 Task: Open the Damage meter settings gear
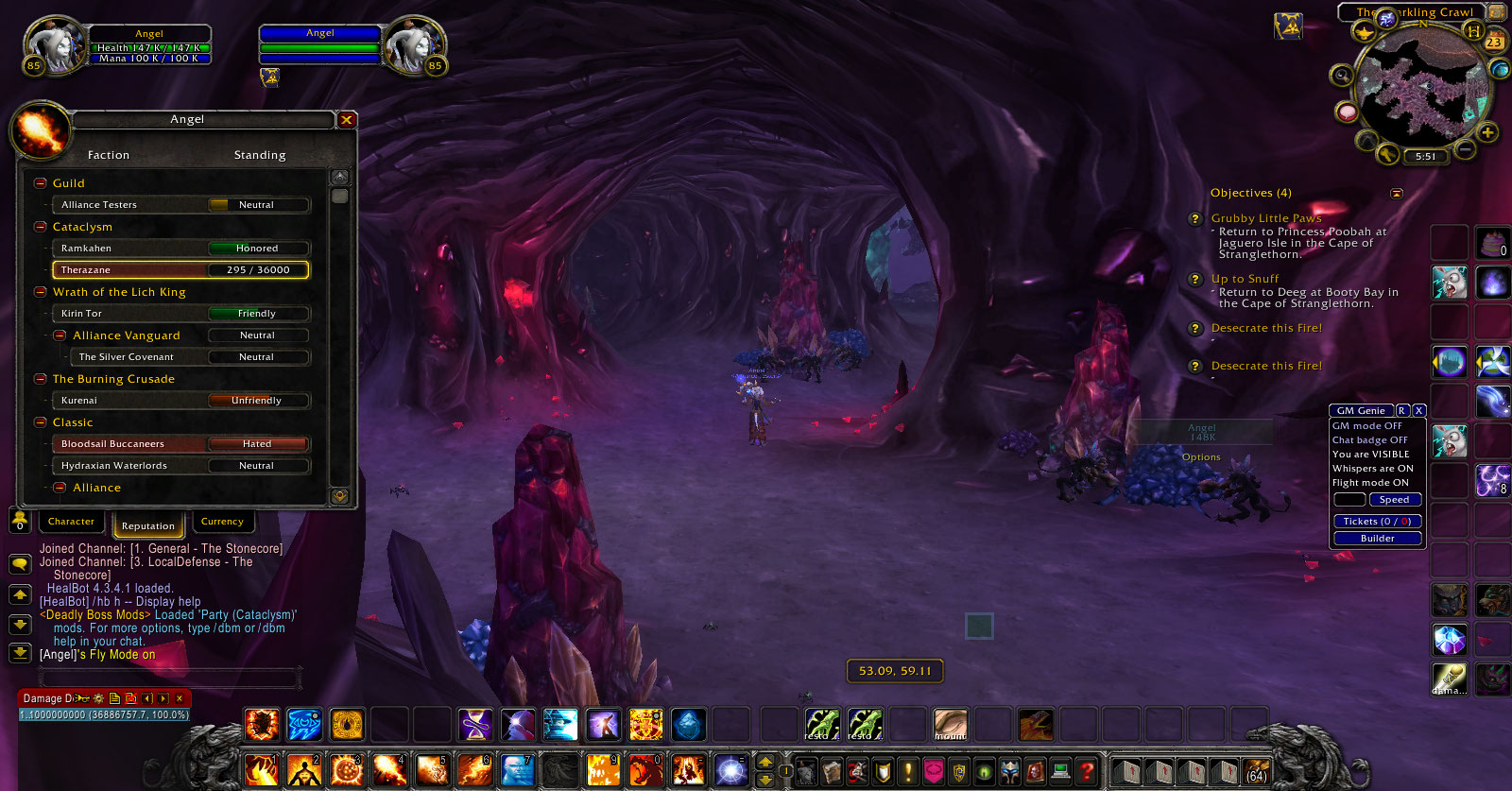click(x=97, y=698)
